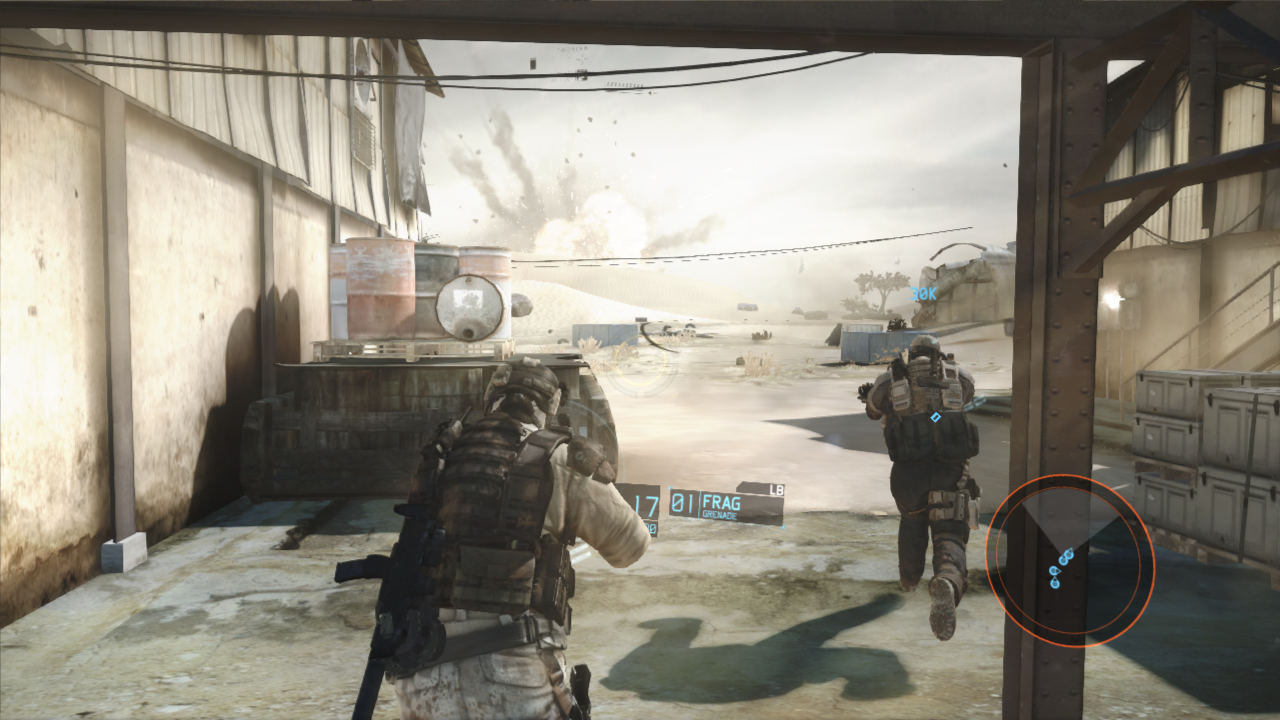The height and width of the screenshot is (720, 1280).
Task: Click the cluster of squad icons inside the minimap
Action: [1060, 570]
